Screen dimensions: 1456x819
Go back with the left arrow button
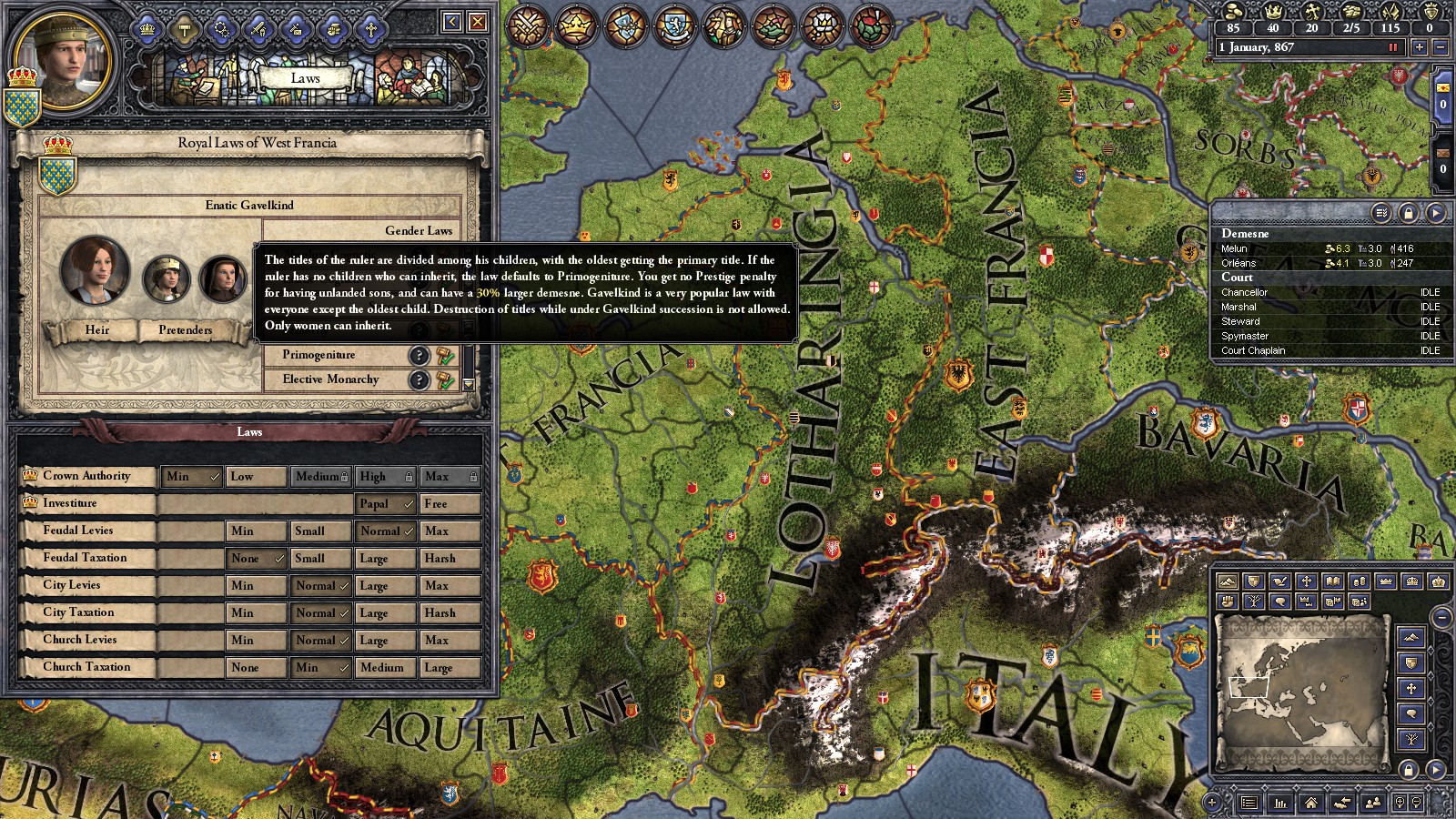coord(452,22)
